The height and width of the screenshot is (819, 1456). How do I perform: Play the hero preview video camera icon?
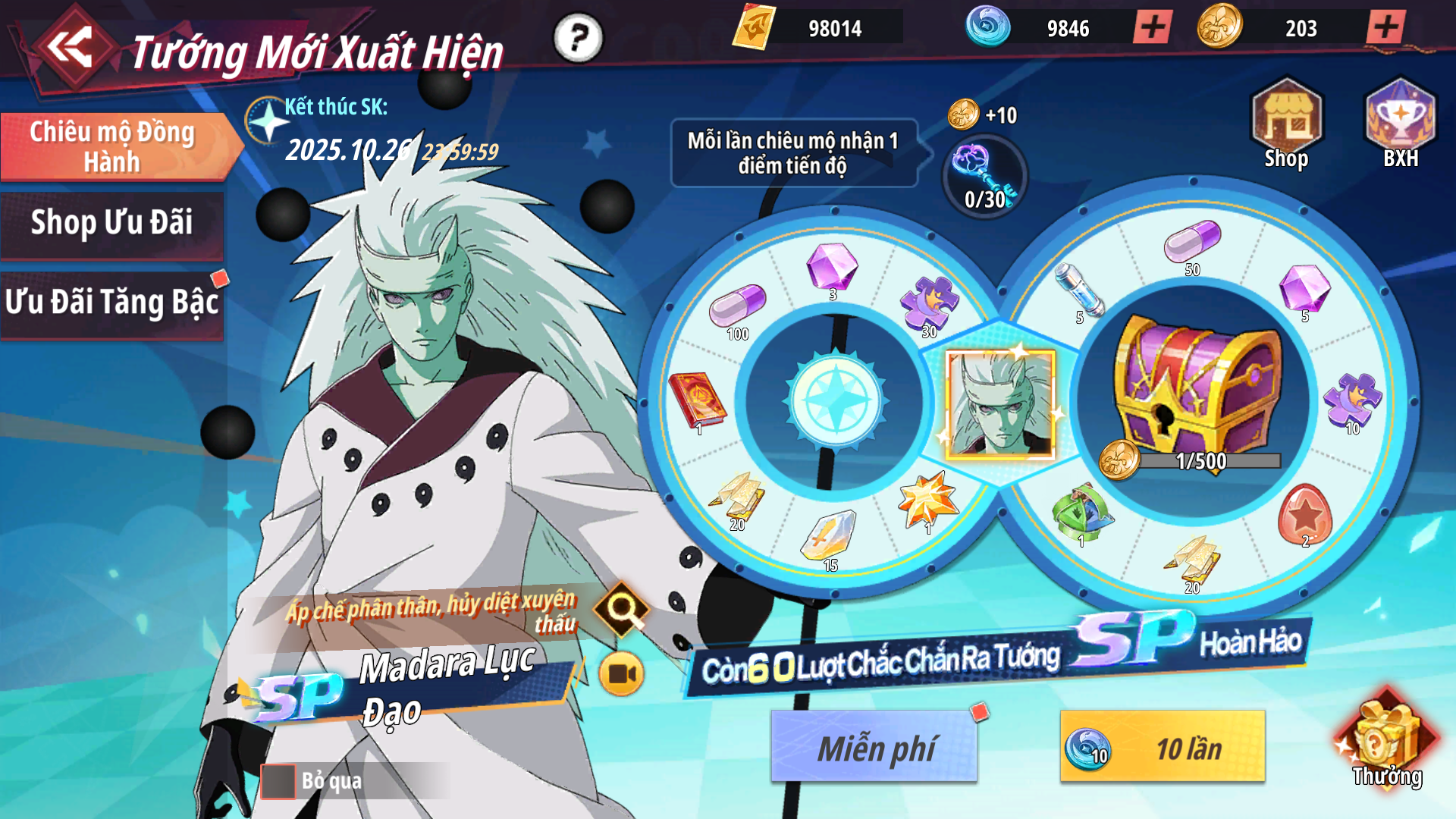click(621, 673)
